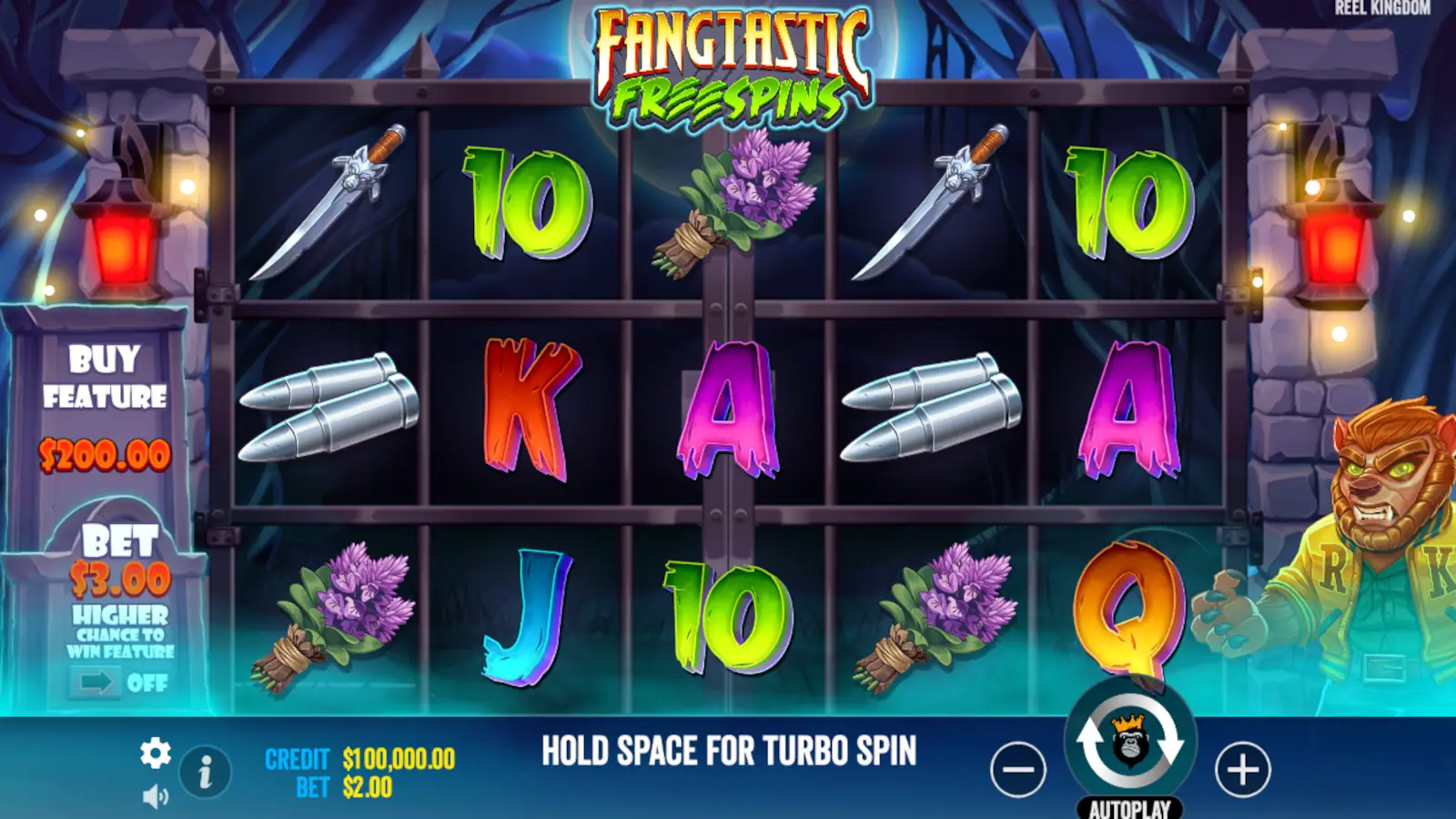Open the settings gear icon

157,753
